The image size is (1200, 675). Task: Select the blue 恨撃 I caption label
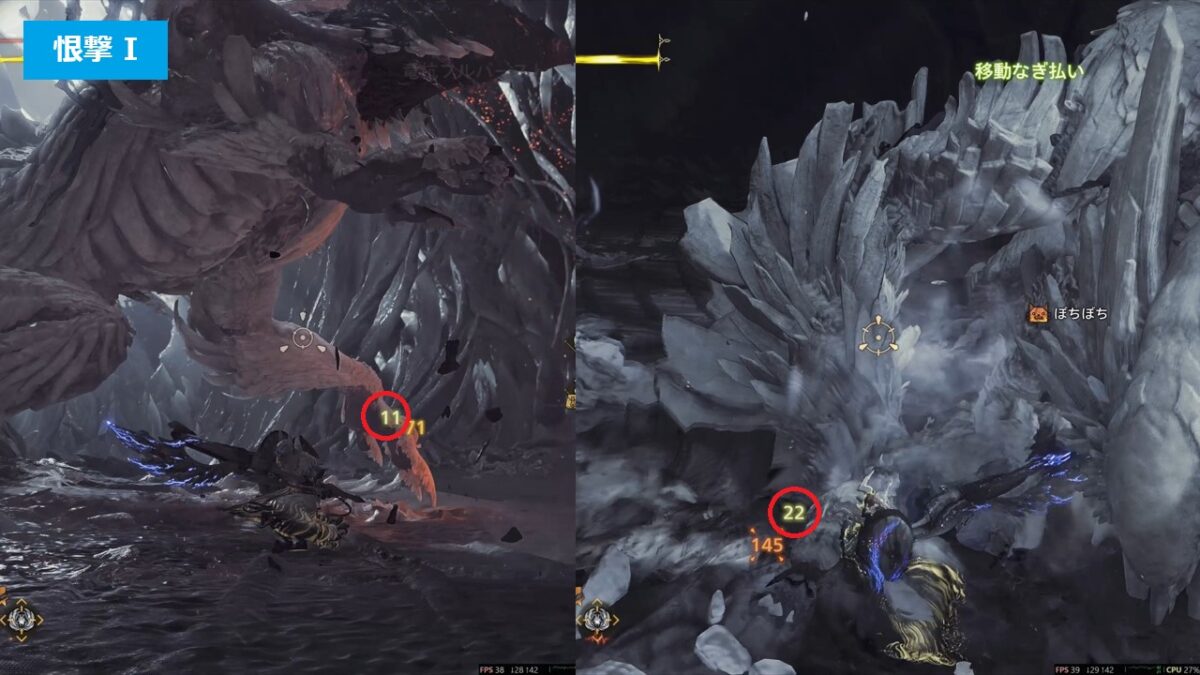point(96,50)
